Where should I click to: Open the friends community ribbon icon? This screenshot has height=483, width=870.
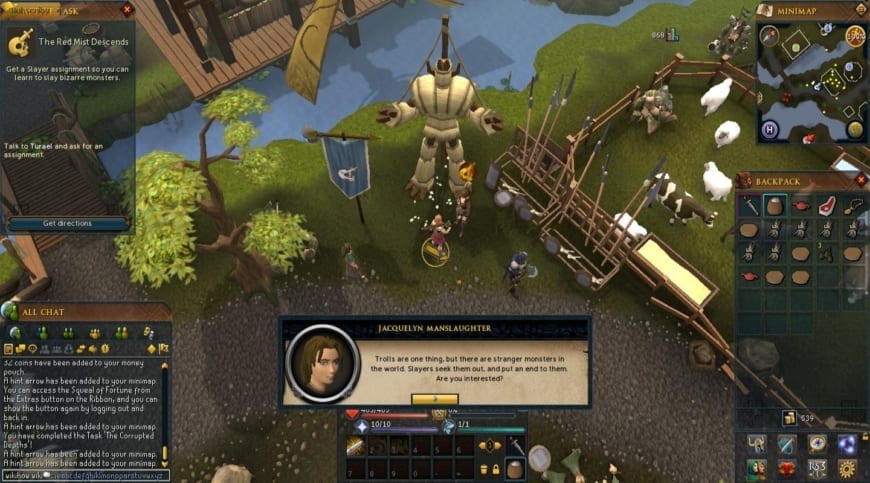tap(757, 469)
